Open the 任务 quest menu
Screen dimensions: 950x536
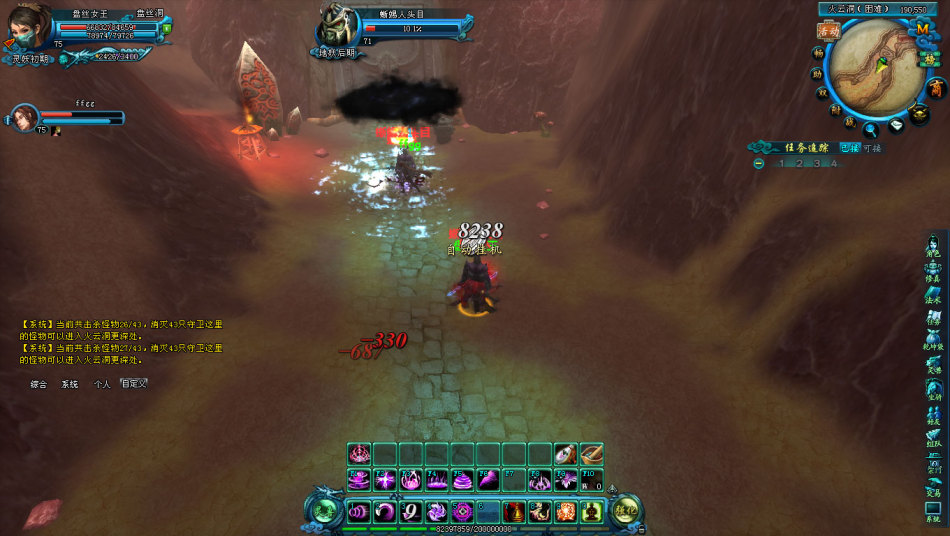point(932,317)
